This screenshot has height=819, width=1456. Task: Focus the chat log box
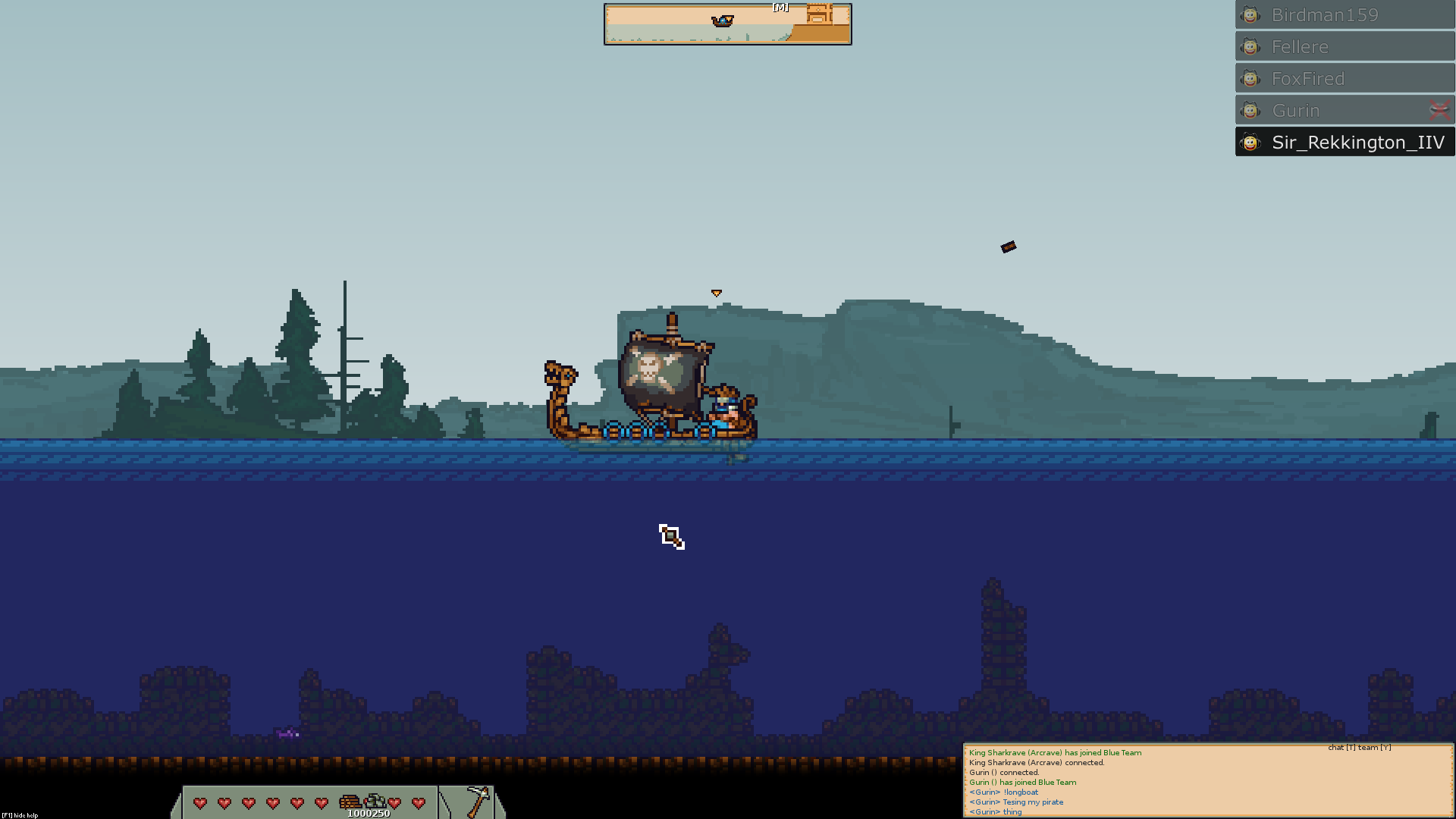[1207, 781]
